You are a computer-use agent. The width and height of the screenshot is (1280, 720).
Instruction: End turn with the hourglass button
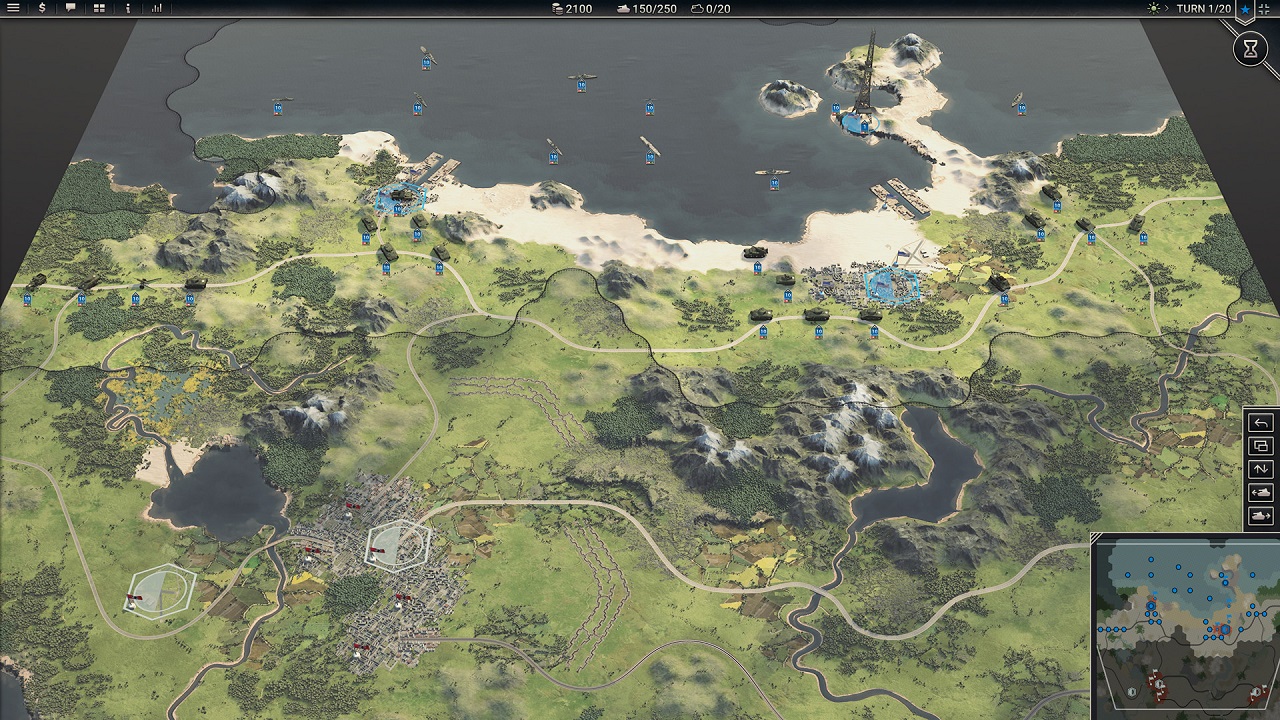1250,48
